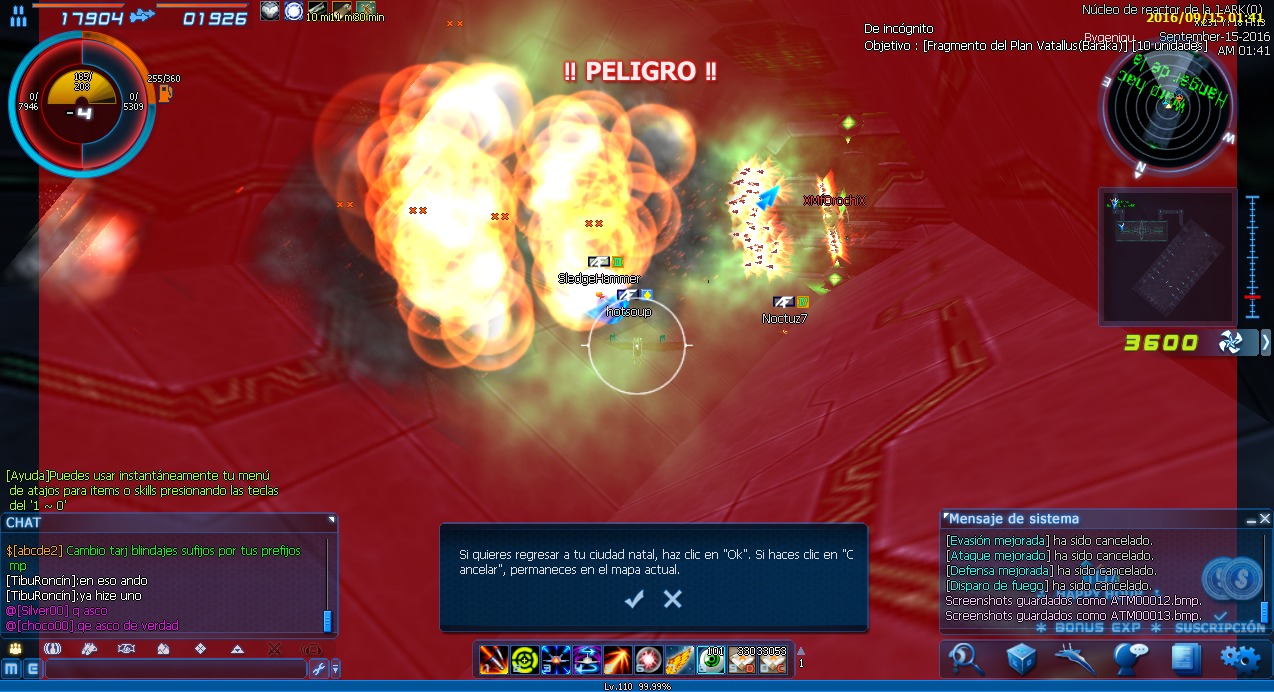Confirm return to home city with the checkmark
The image size is (1274, 692).
pyautogui.click(x=634, y=599)
